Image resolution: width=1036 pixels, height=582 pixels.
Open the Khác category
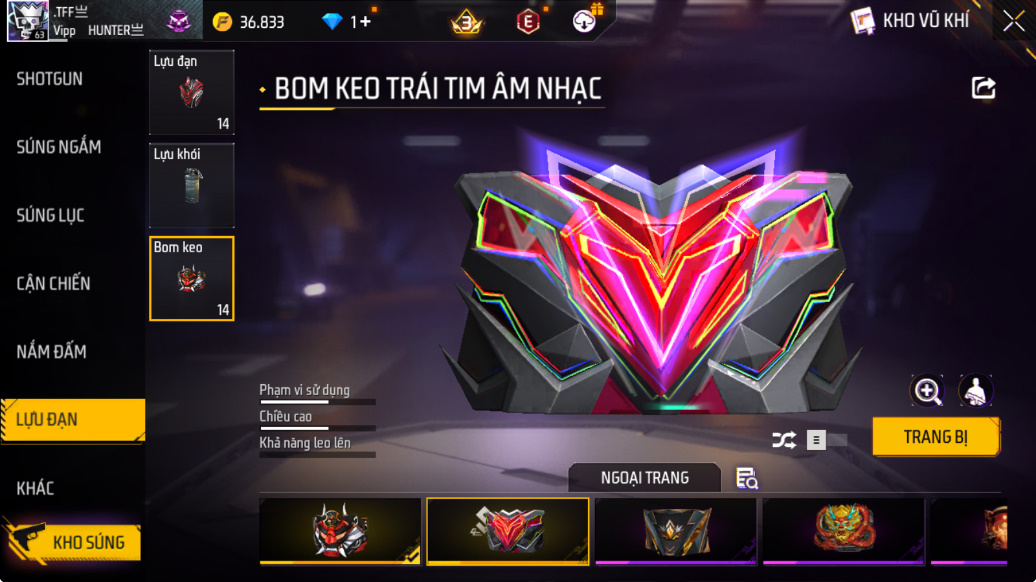coord(35,488)
